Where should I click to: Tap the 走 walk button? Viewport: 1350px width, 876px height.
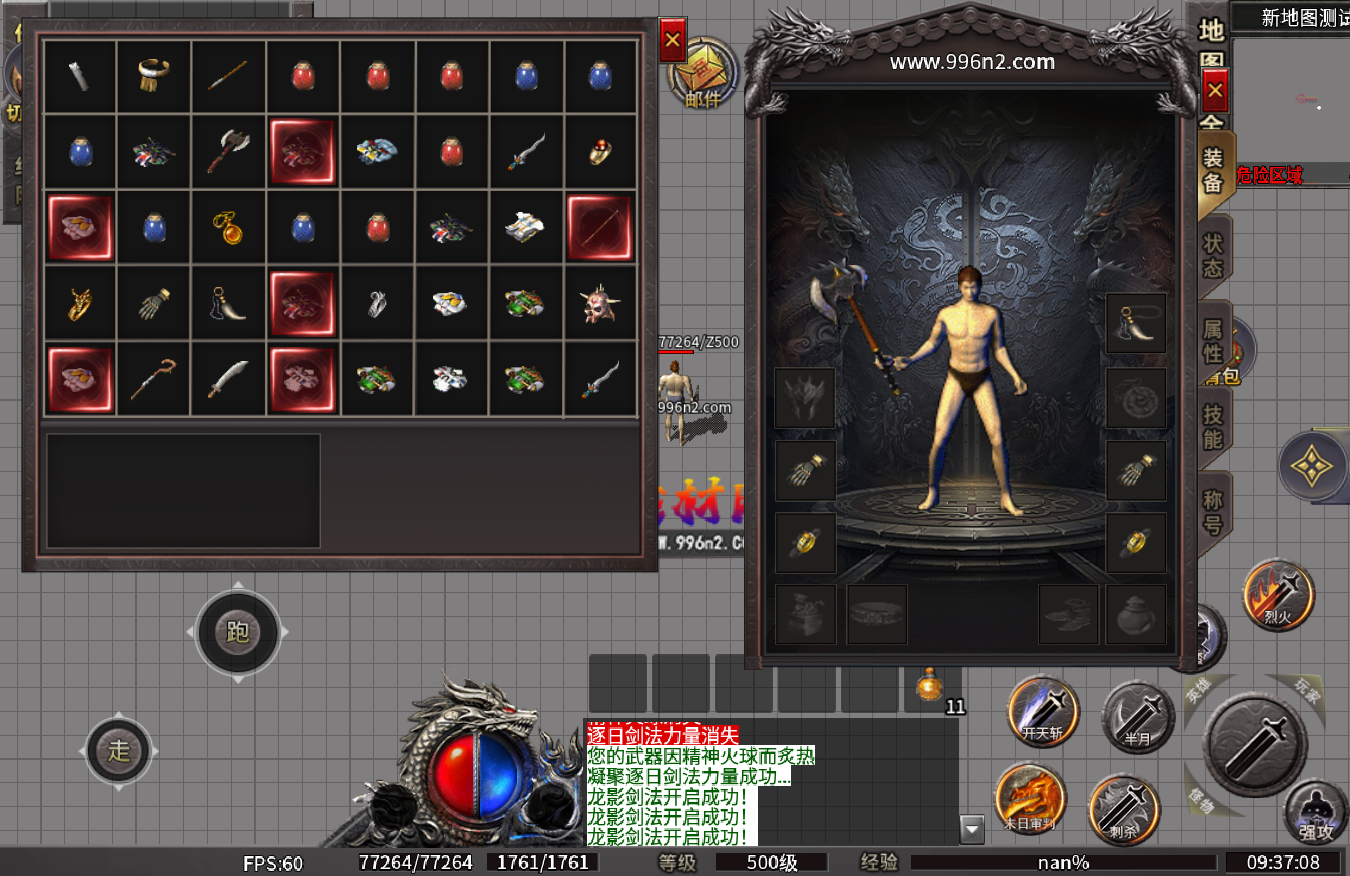(119, 751)
